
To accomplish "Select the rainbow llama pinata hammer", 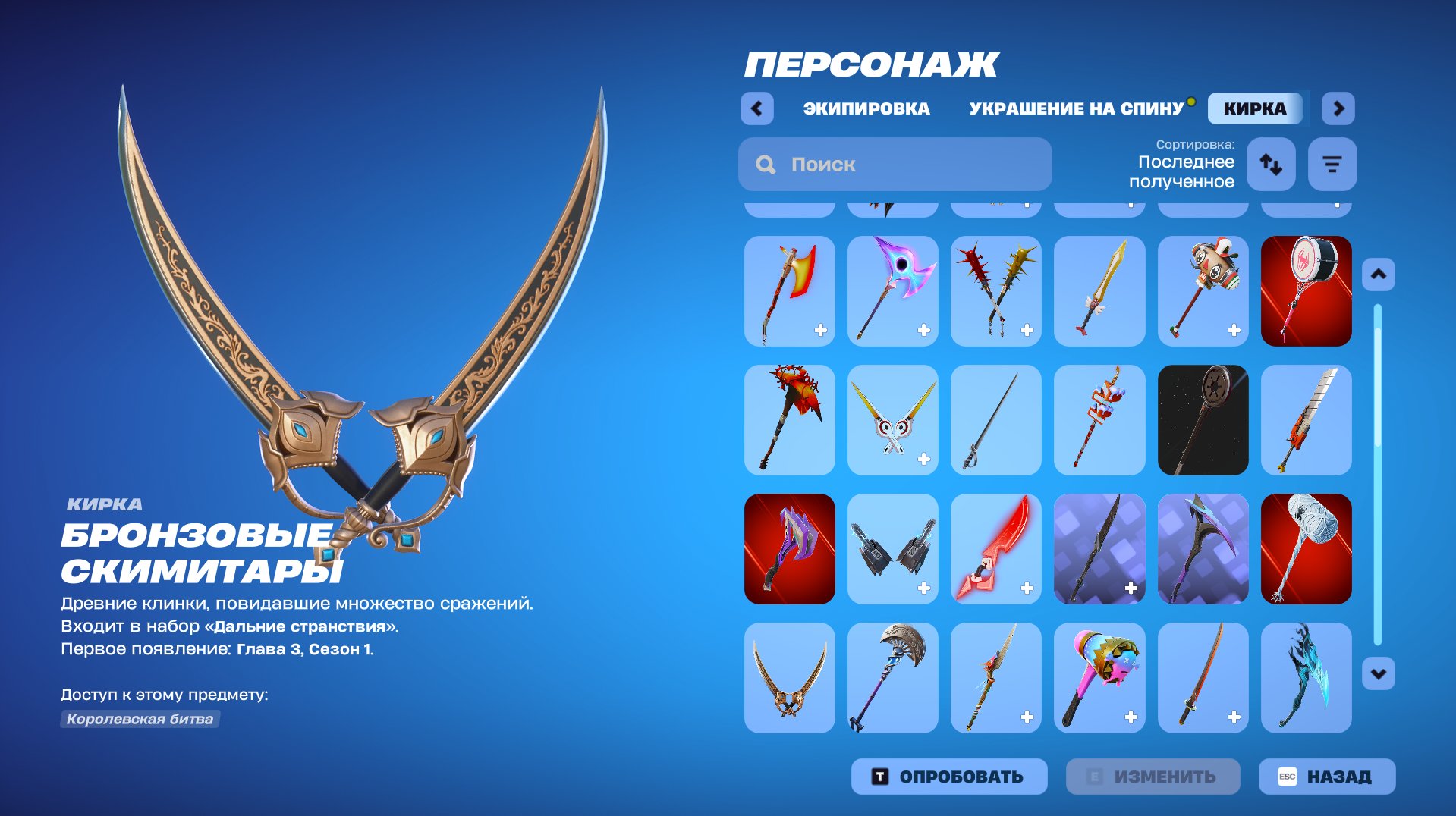I will click(x=1100, y=678).
